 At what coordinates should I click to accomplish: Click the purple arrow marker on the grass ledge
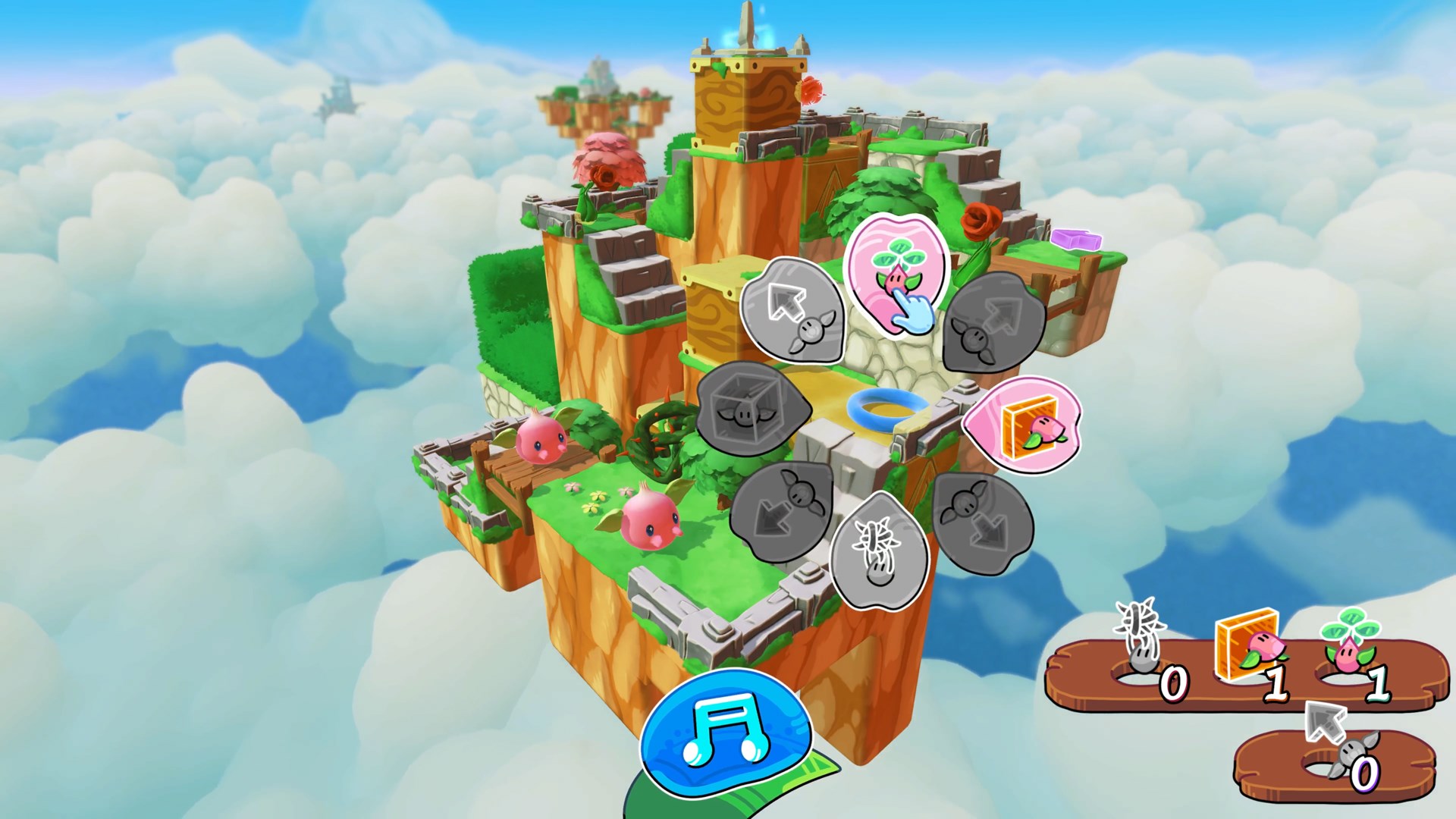1078,241
